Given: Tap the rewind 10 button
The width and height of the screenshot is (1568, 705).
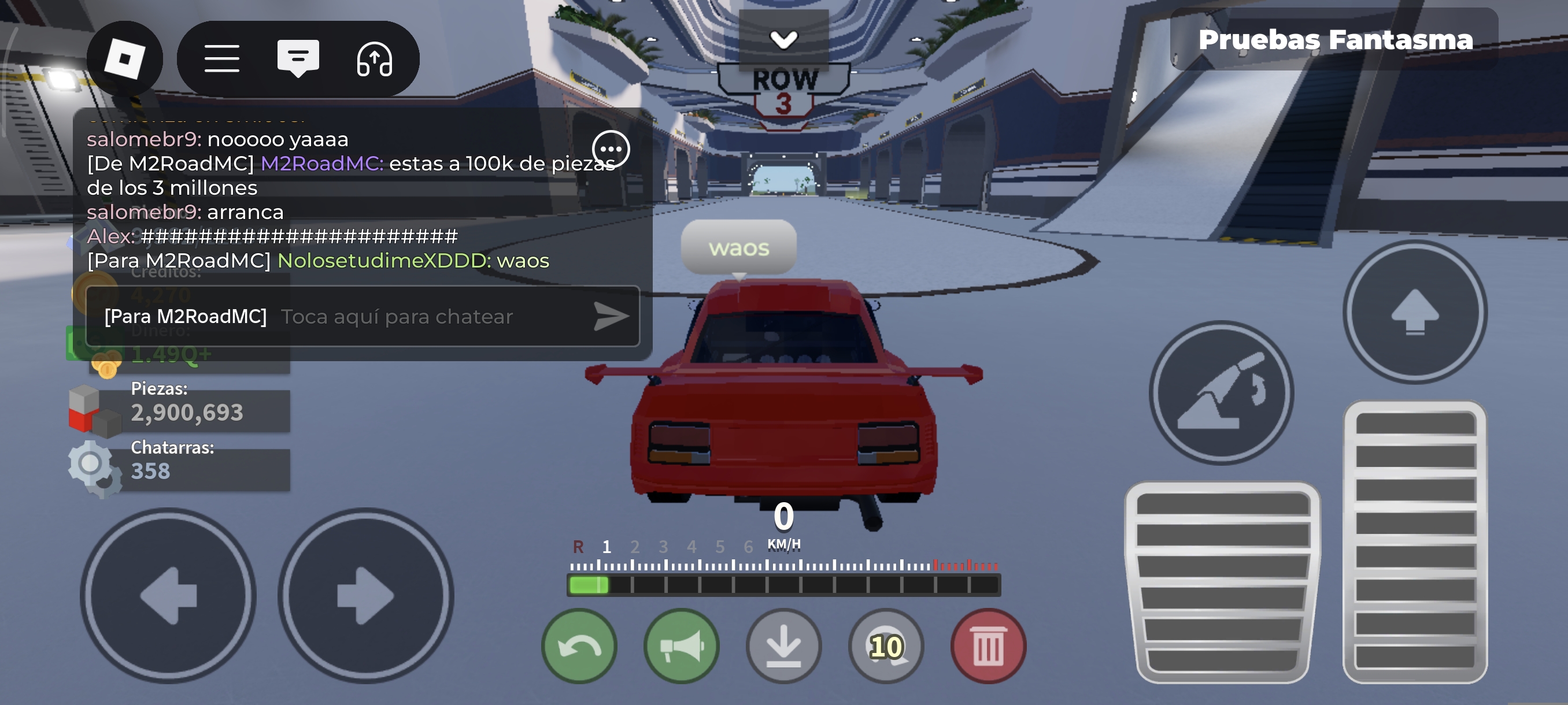Looking at the screenshot, I should tap(886, 646).
